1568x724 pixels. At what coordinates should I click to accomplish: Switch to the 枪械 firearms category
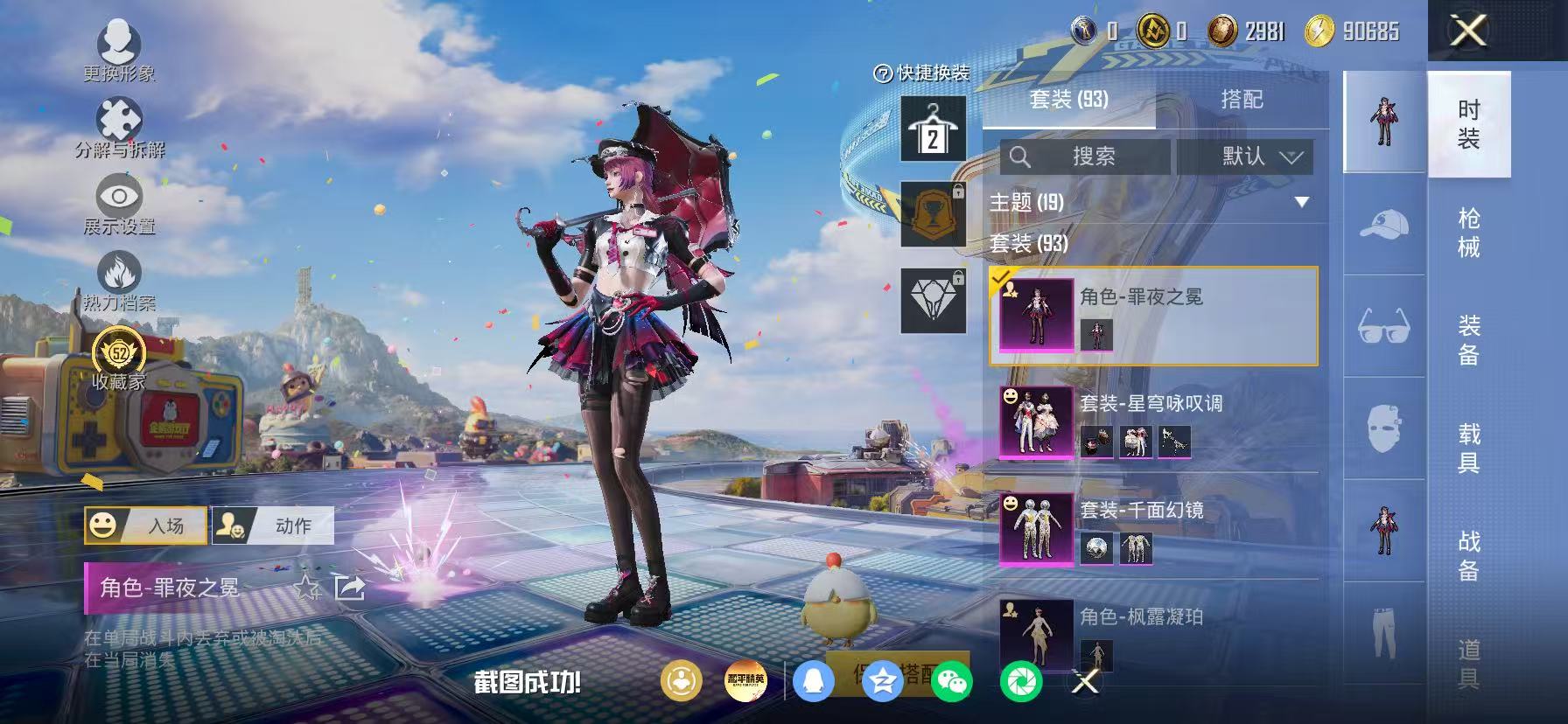1469,233
